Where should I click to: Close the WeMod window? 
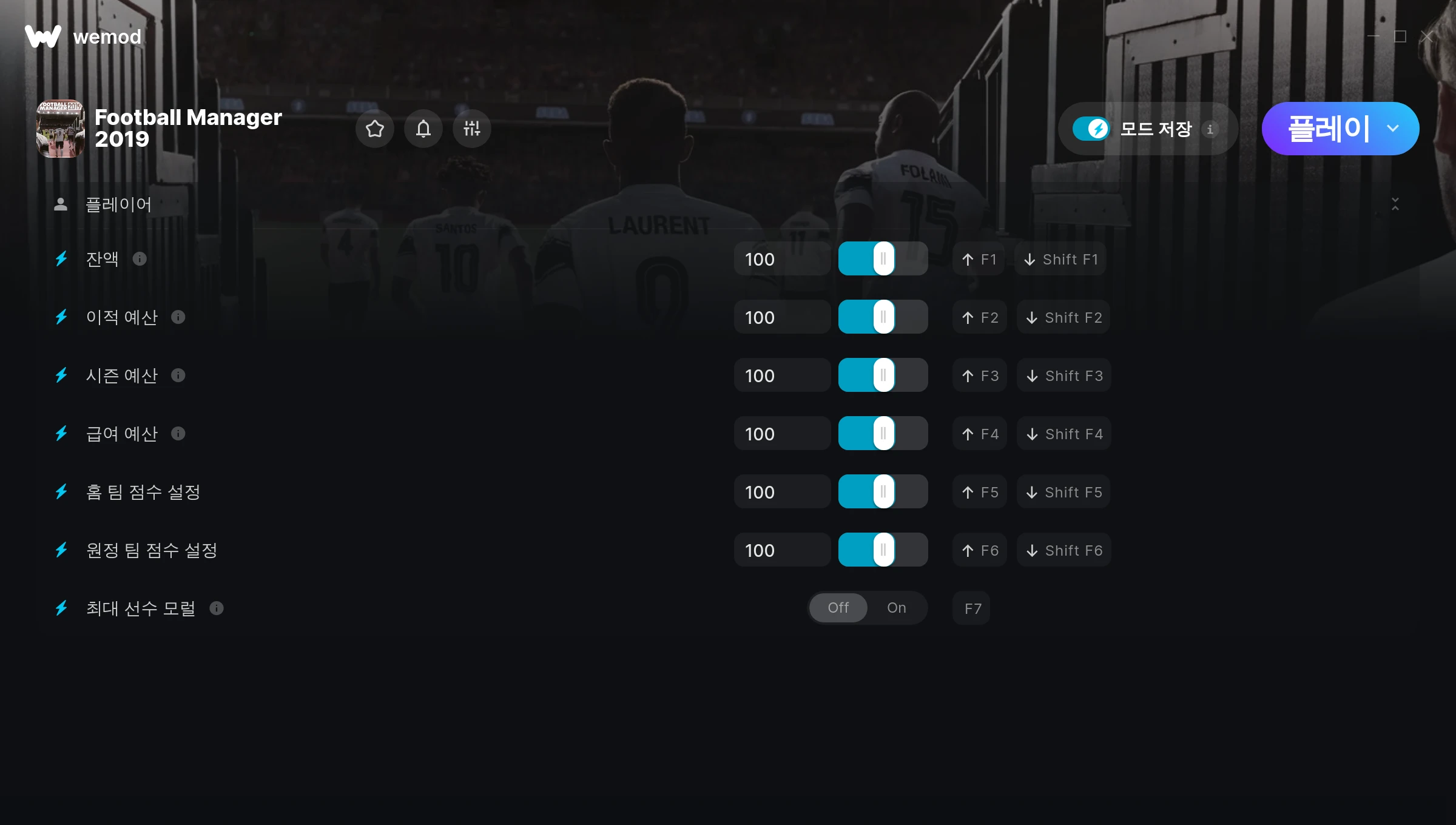click(1427, 36)
